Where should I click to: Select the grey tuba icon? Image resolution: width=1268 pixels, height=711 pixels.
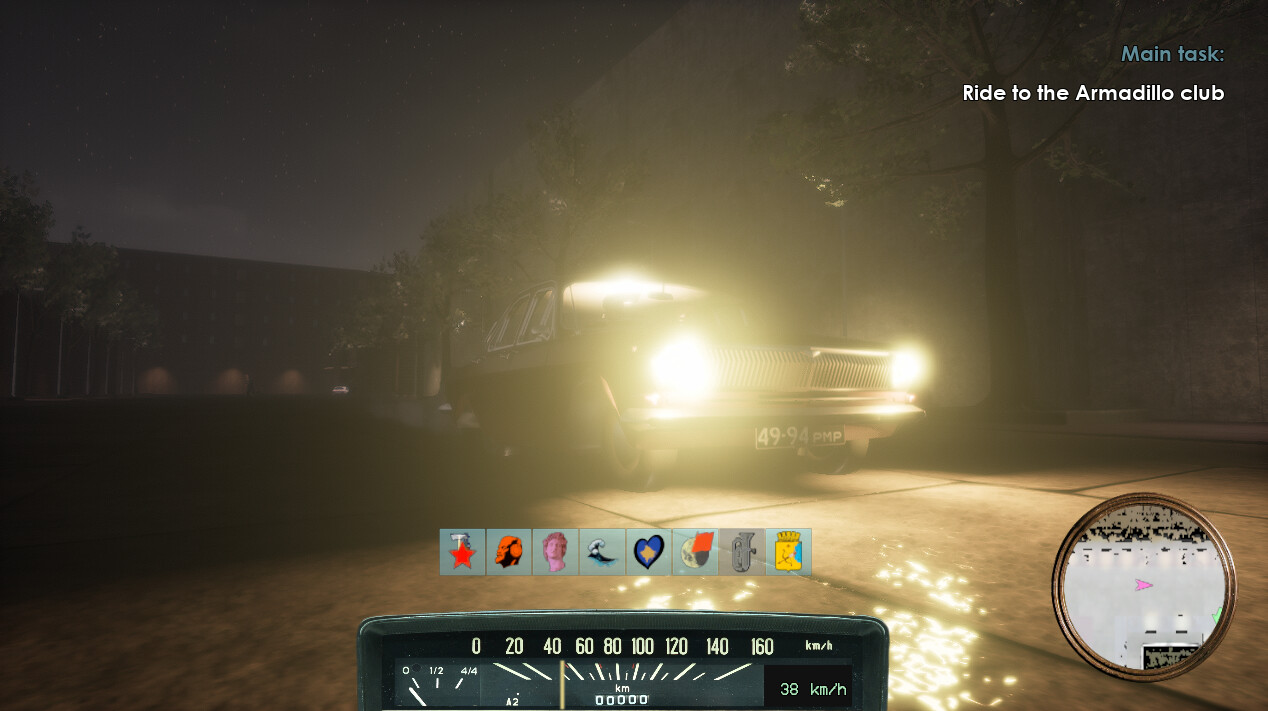tap(742, 552)
